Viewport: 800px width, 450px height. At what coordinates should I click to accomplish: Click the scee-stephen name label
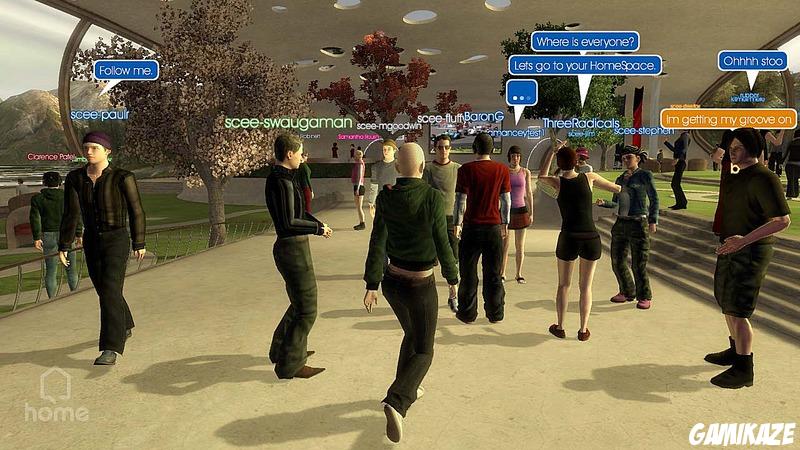(x=644, y=130)
